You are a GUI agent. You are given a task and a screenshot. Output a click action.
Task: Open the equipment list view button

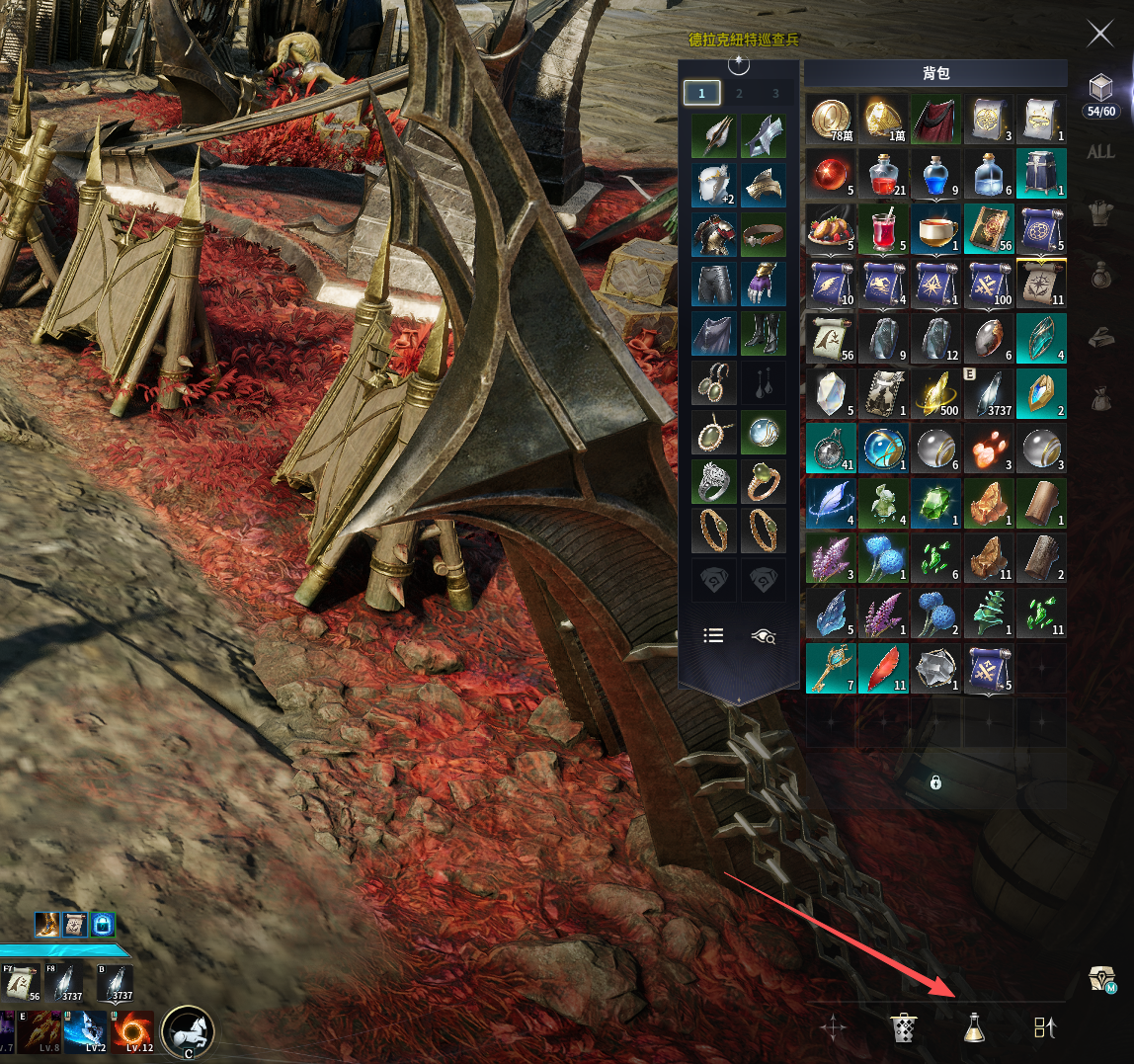coord(713,635)
